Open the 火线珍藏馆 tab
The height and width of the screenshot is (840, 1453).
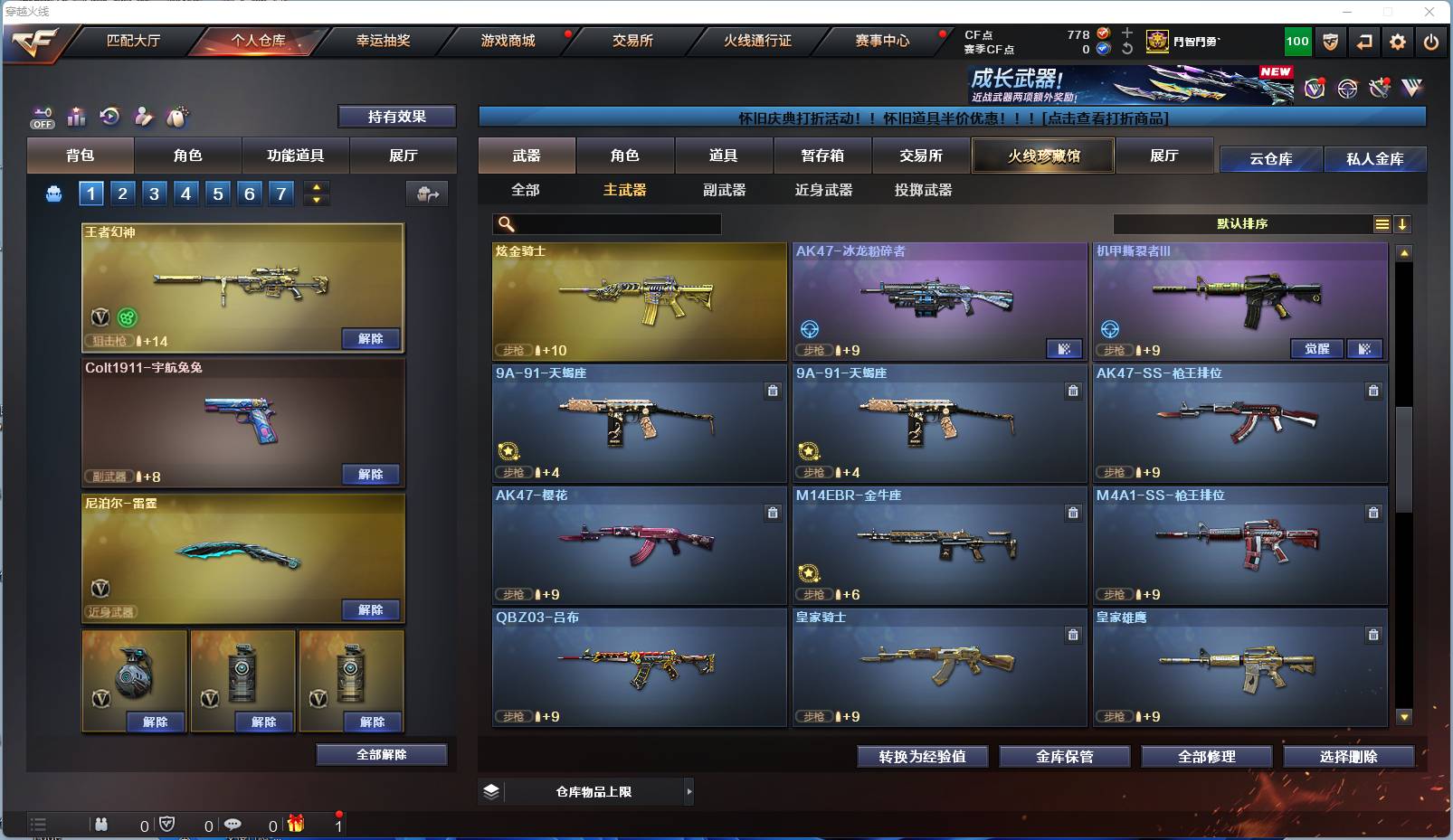(1042, 155)
